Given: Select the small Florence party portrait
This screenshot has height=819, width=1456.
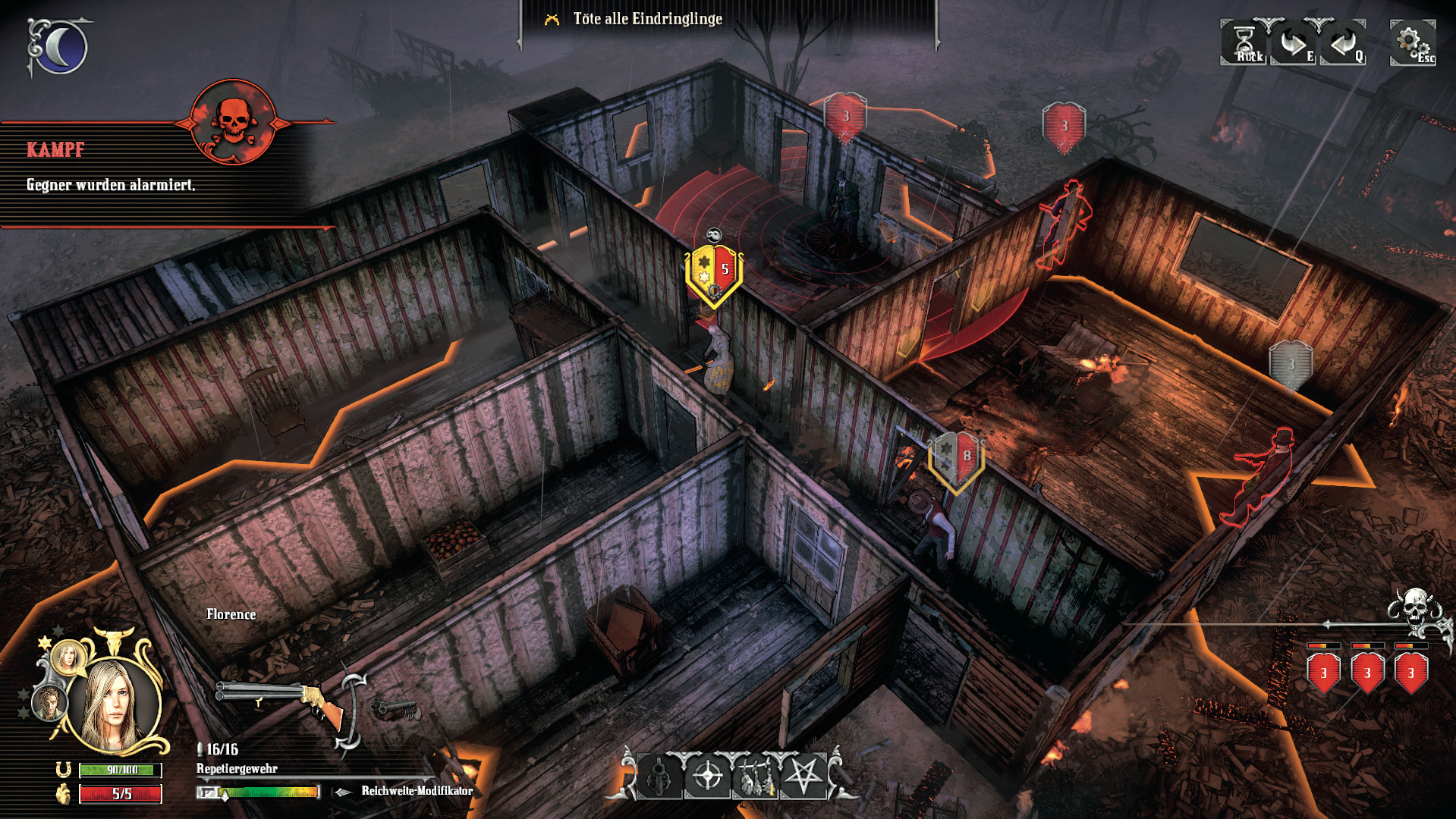Looking at the screenshot, I should 68,657.
